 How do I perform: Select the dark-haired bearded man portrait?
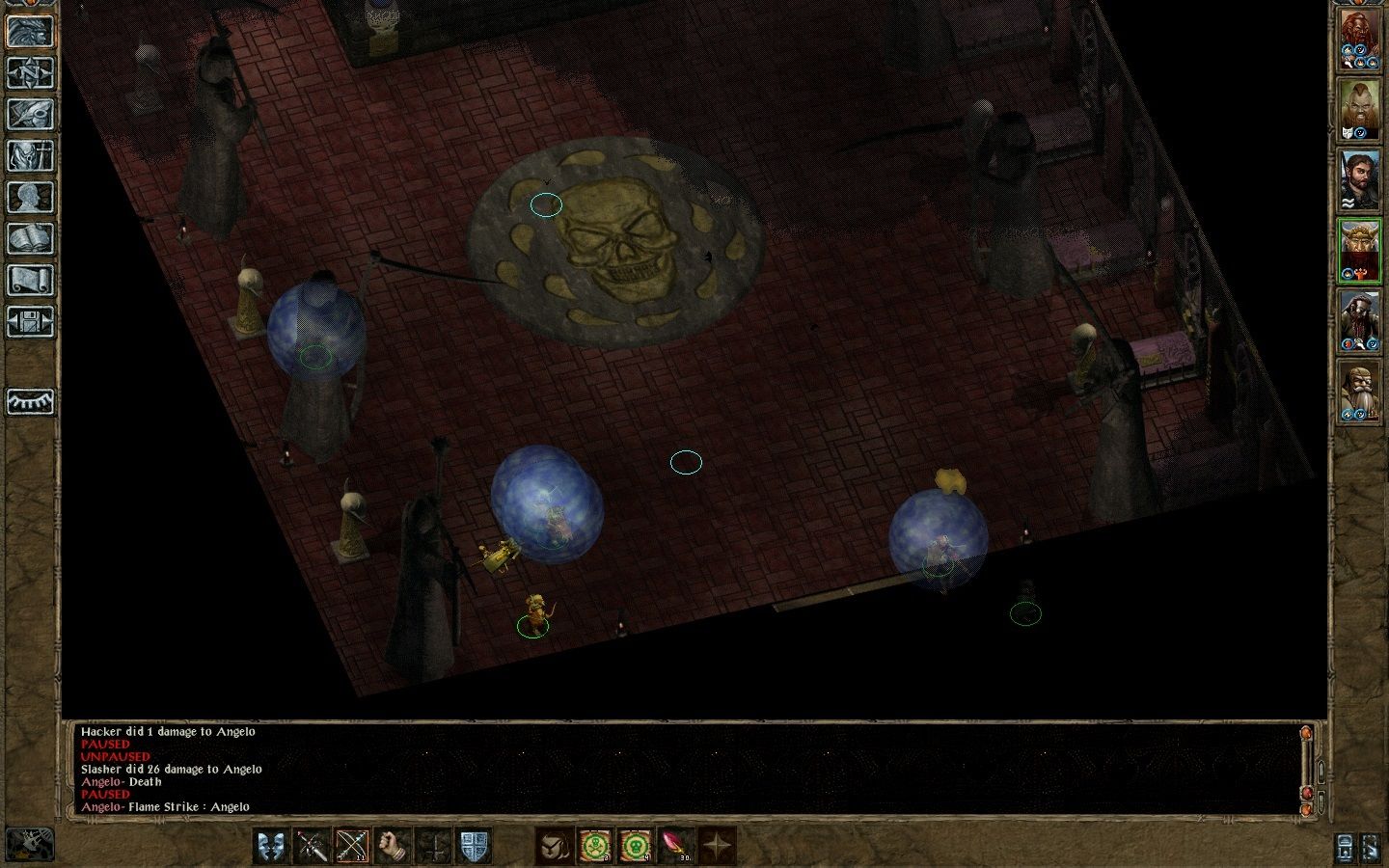[x=1359, y=180]
